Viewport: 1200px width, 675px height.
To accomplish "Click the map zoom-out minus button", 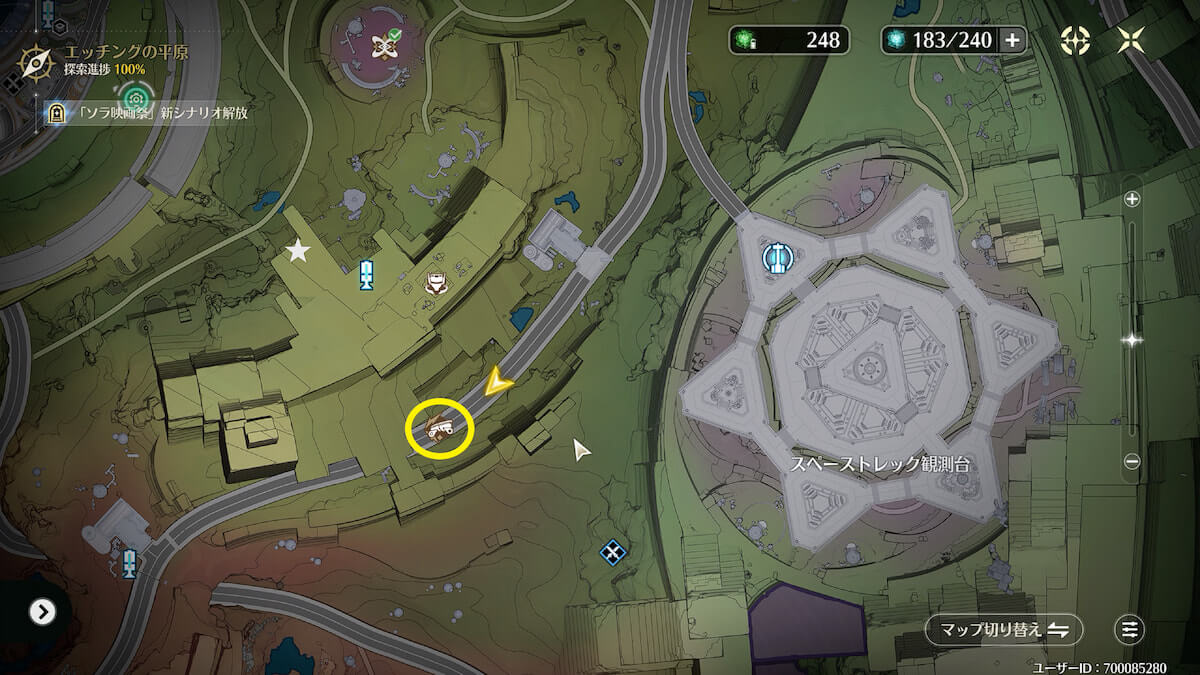I will tap(1132, 461).
